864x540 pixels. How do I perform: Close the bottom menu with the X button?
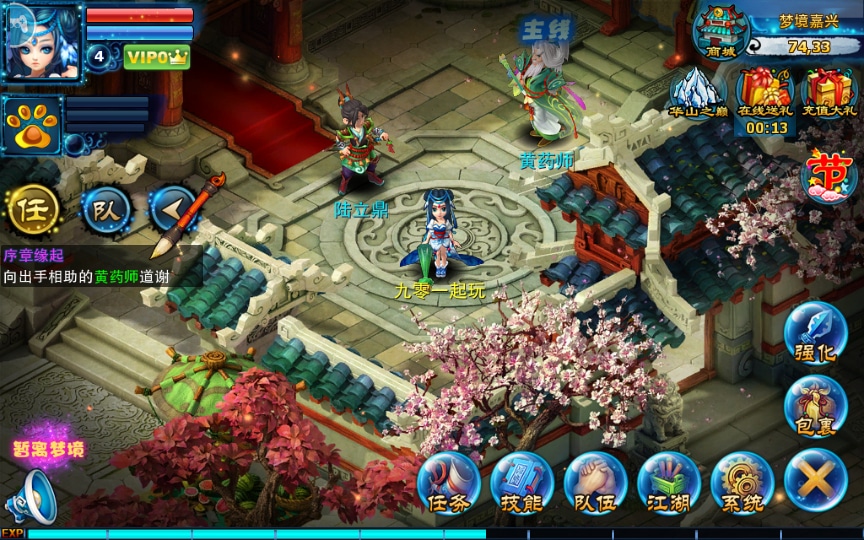click(x=815, y=481)
